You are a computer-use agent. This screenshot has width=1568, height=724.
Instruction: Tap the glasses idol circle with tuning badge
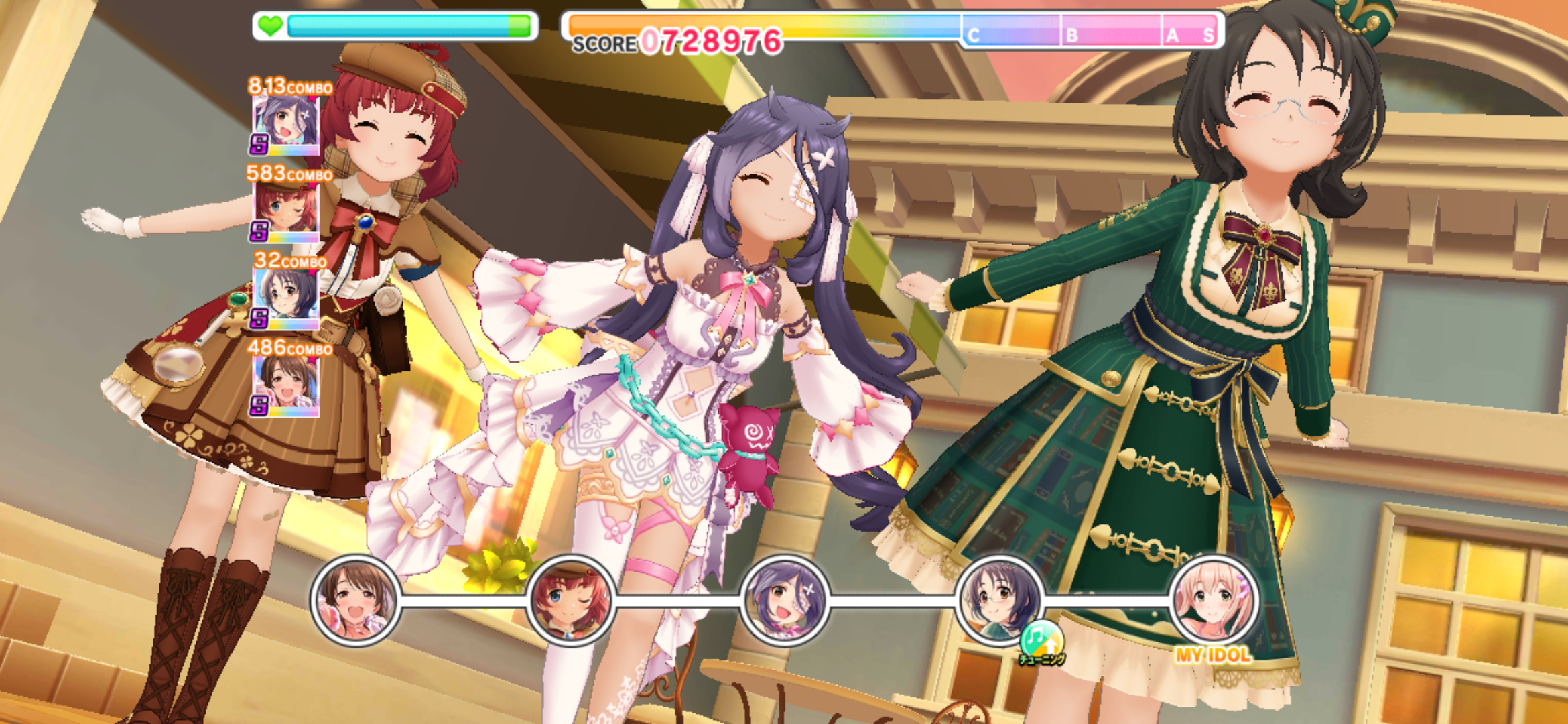(998, 601)
